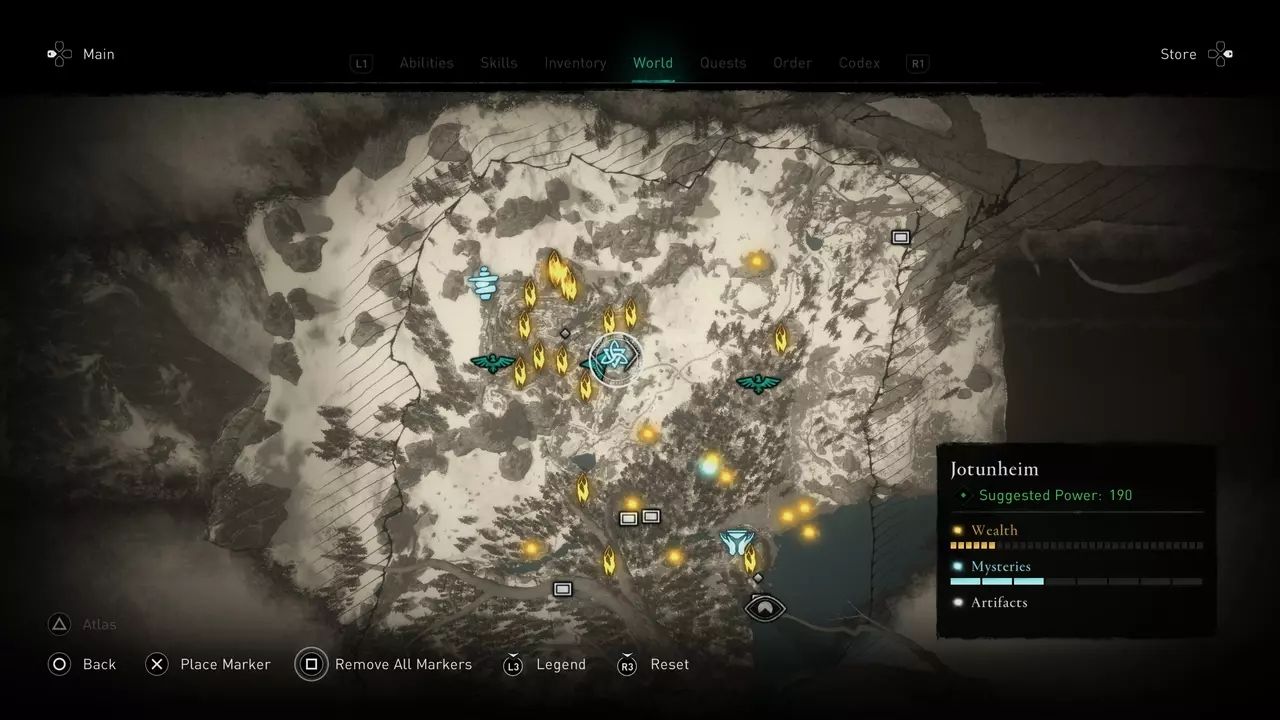Choose the circled triquetra knot map marker
Image resolution: width=1280 pixels, height=720 pixels.
613,357
